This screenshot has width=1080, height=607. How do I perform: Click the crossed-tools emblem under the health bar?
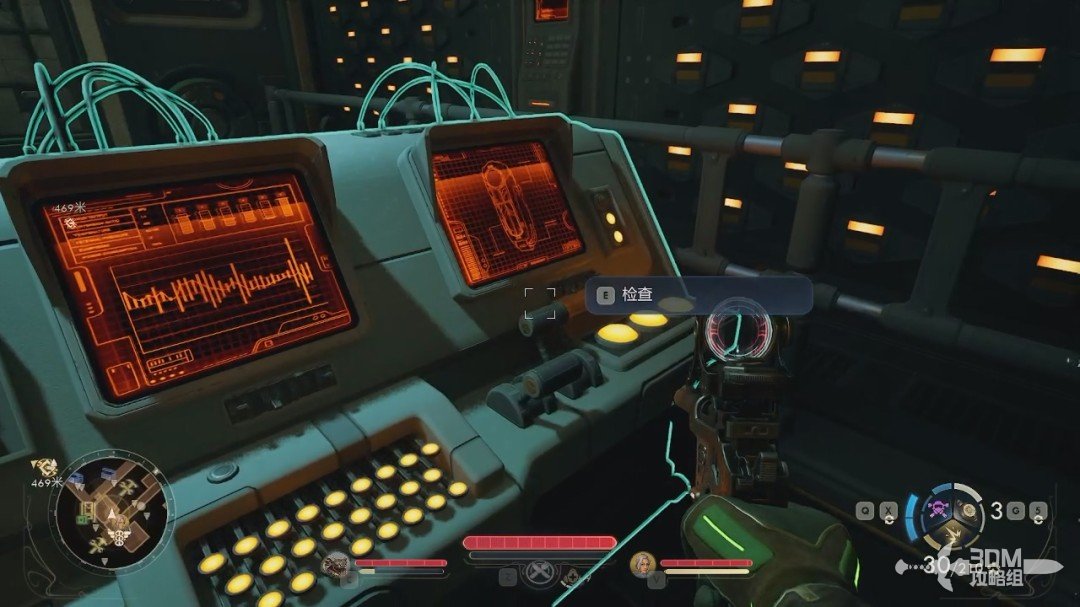click(540, 574)
